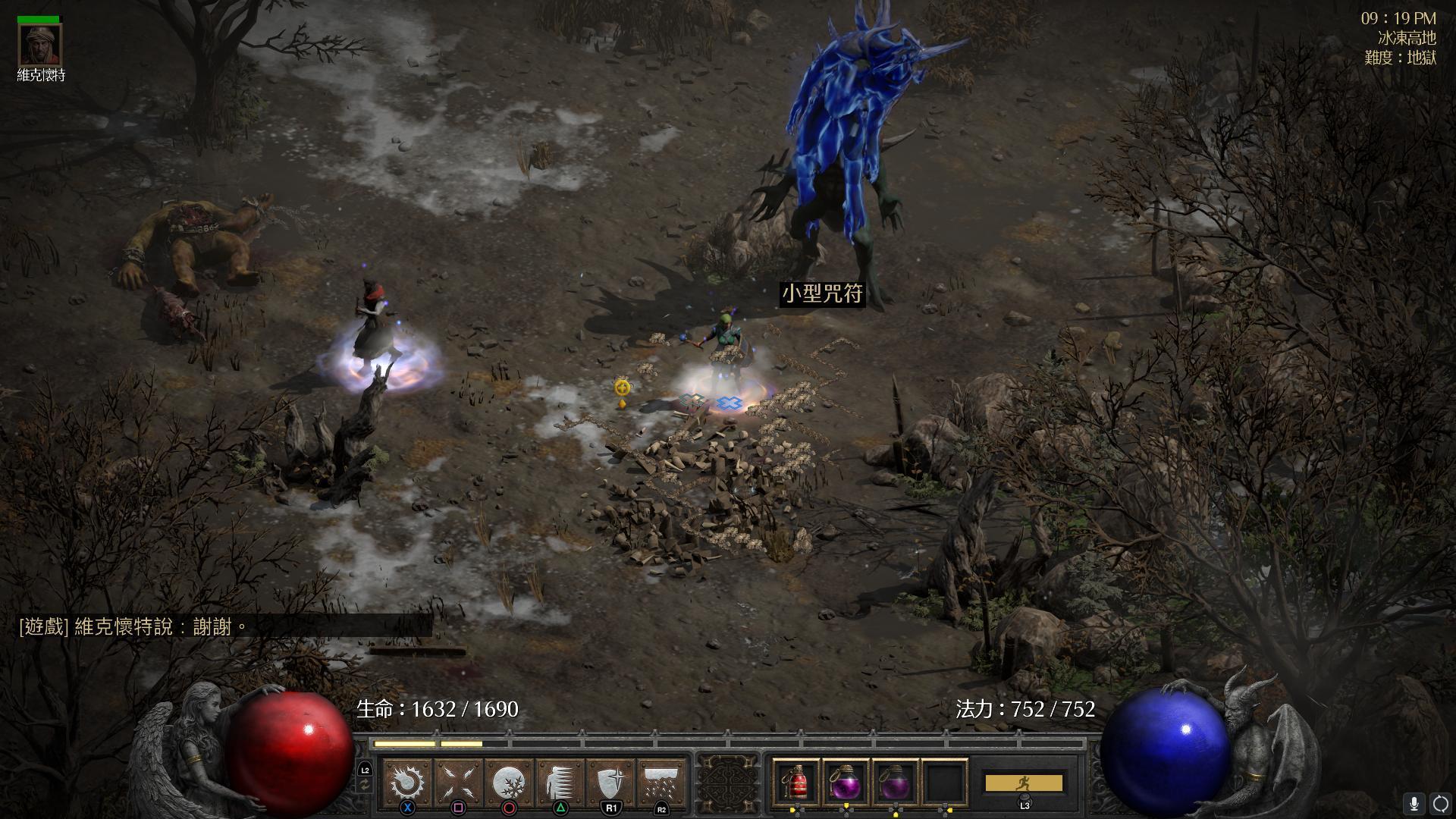Activate the shield with sparkle skill
The width and height of the screenshot is (1456, 819).
point(611,782)
